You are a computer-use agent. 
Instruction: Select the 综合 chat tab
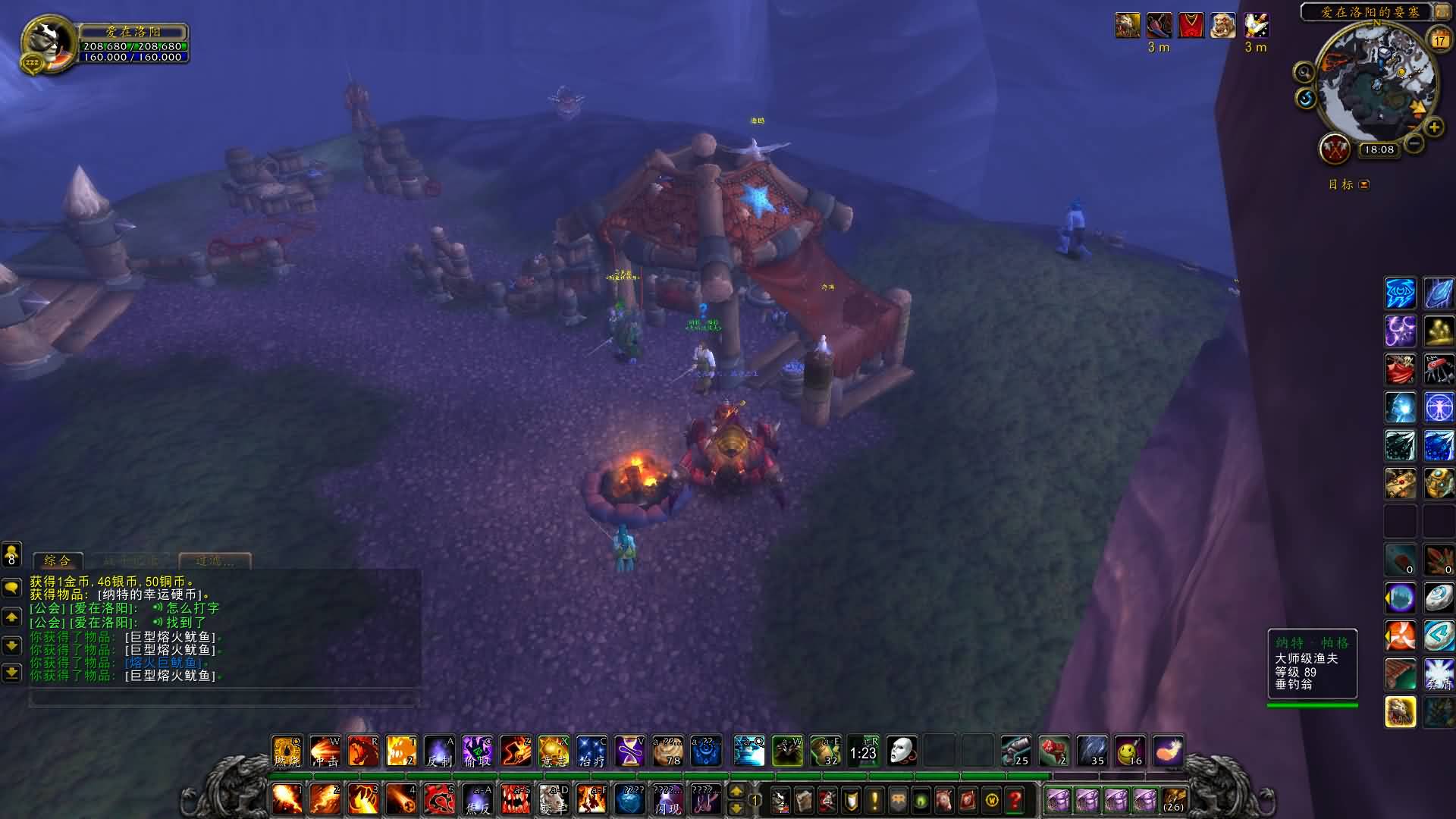(x=58, y=561)
